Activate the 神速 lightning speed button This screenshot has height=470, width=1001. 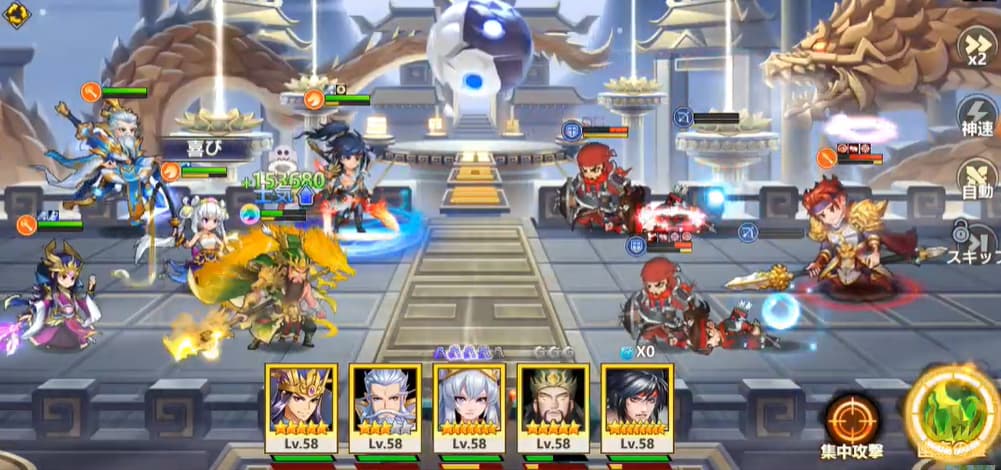[976, 115]
